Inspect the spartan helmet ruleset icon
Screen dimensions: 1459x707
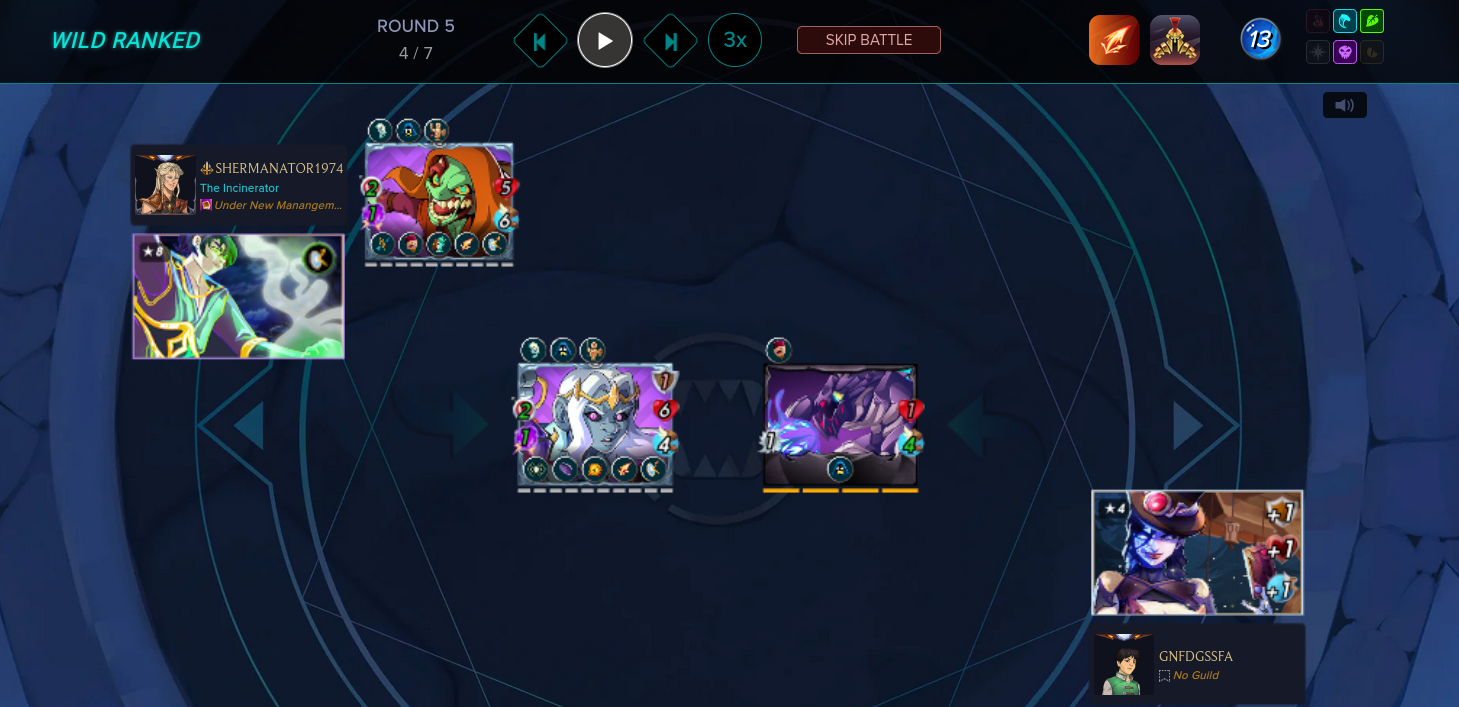pyautogui.click(x=1175, y=40)
